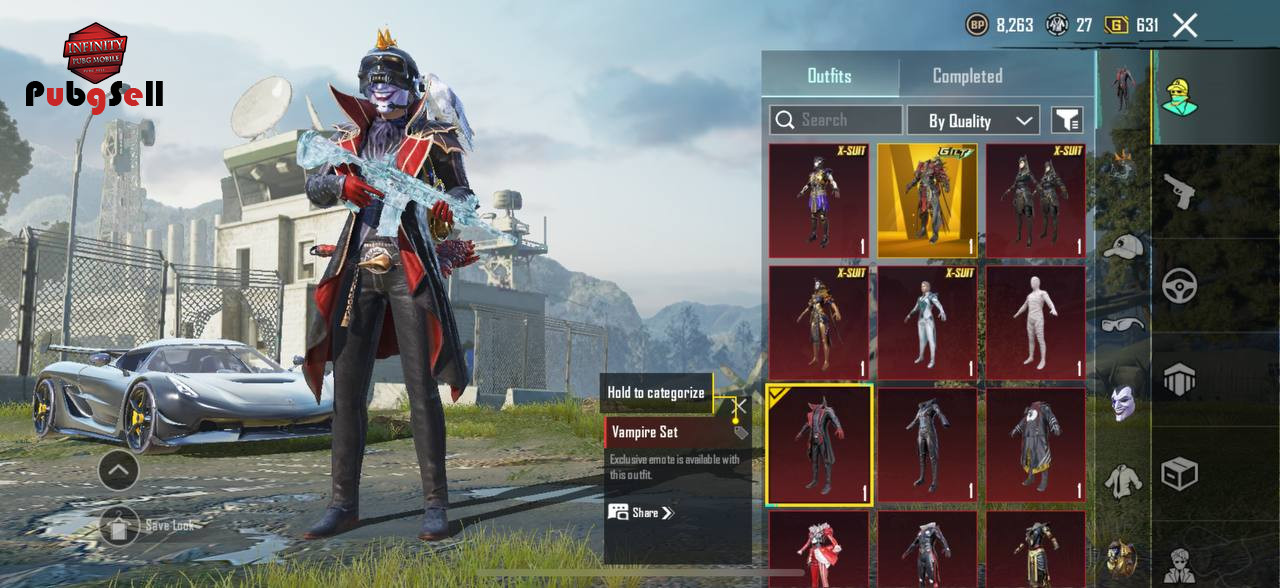The width and height of the screenshot is (1280, 588).
Task: Open the Save Look option
Action: 120,525
